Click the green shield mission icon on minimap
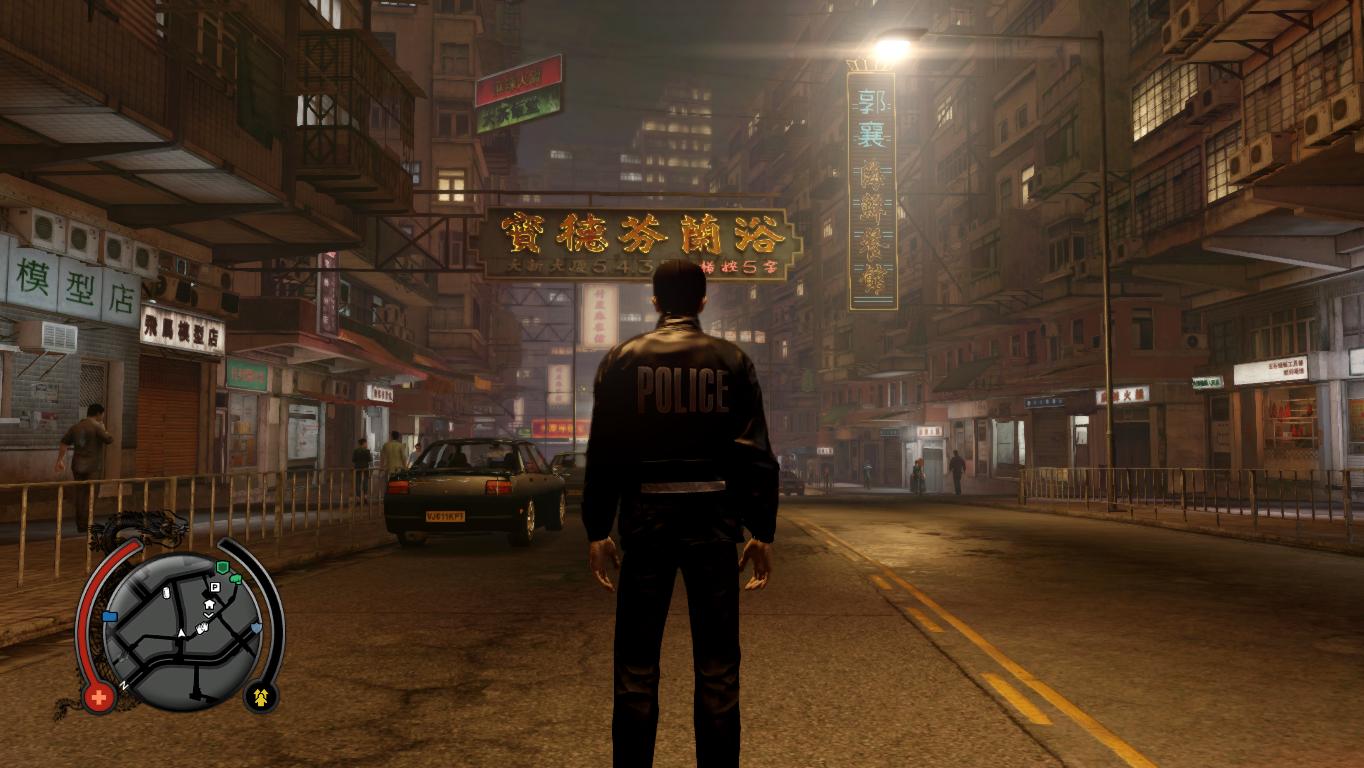This screenshot has height=768, width=1364. [x=222, y=568]
